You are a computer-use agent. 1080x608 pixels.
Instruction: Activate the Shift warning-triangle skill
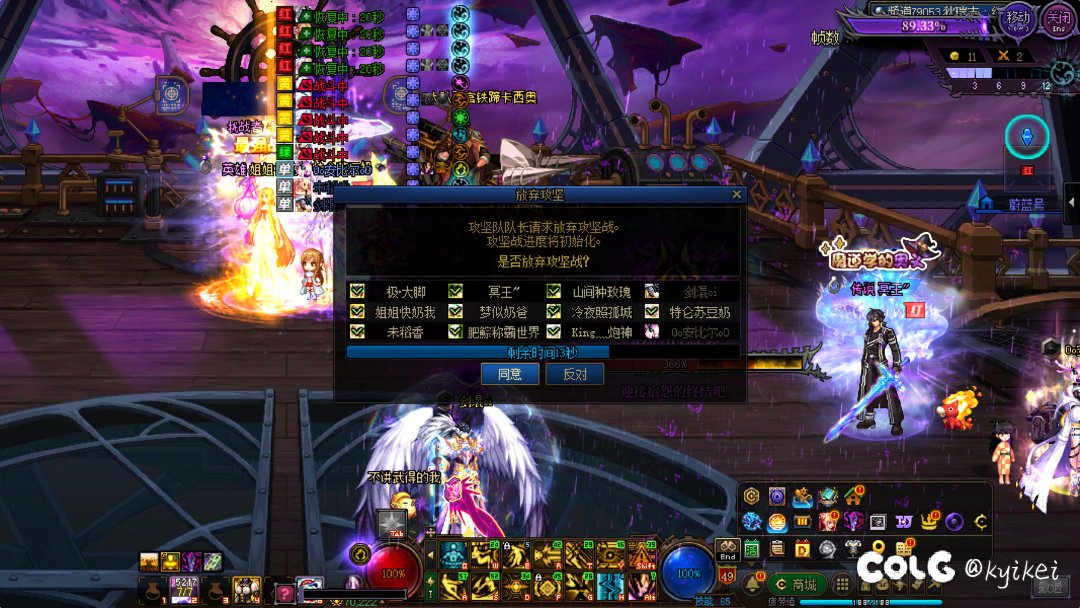pos(641,555)
